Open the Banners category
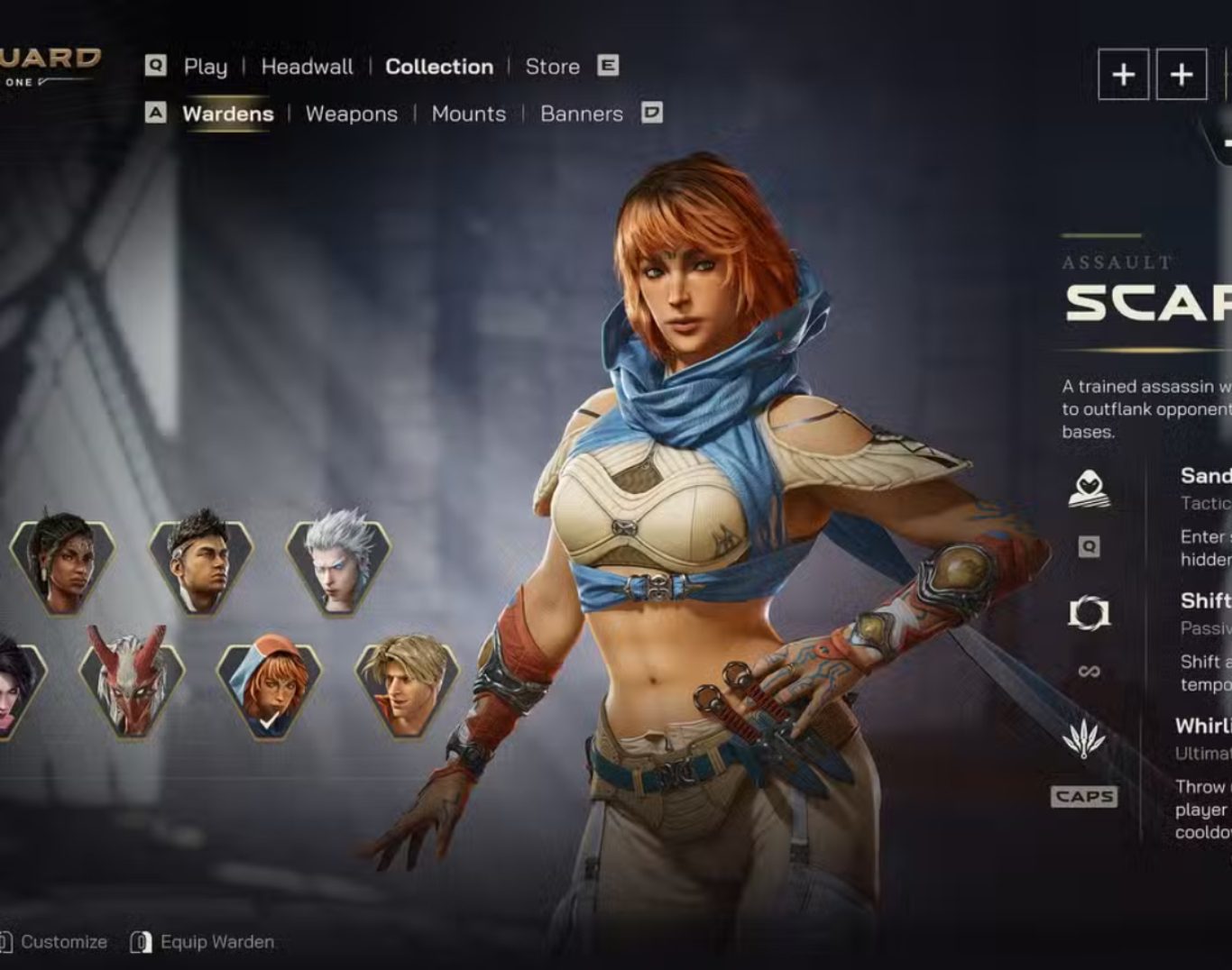Viewport: 1232px width, 970px height. coord(581,114)
